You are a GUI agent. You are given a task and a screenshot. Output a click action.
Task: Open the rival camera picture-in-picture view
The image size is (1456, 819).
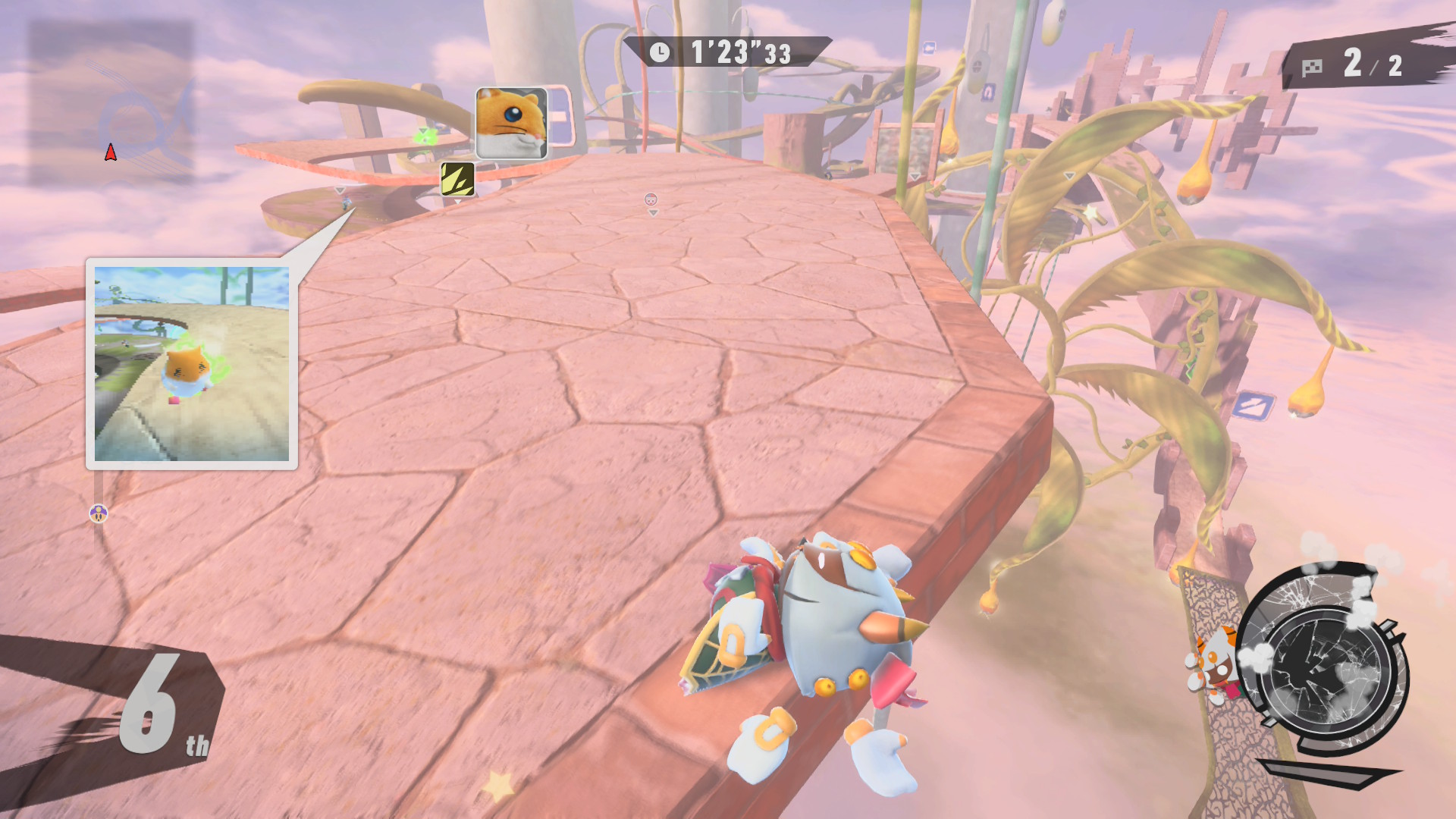point(192,363)
